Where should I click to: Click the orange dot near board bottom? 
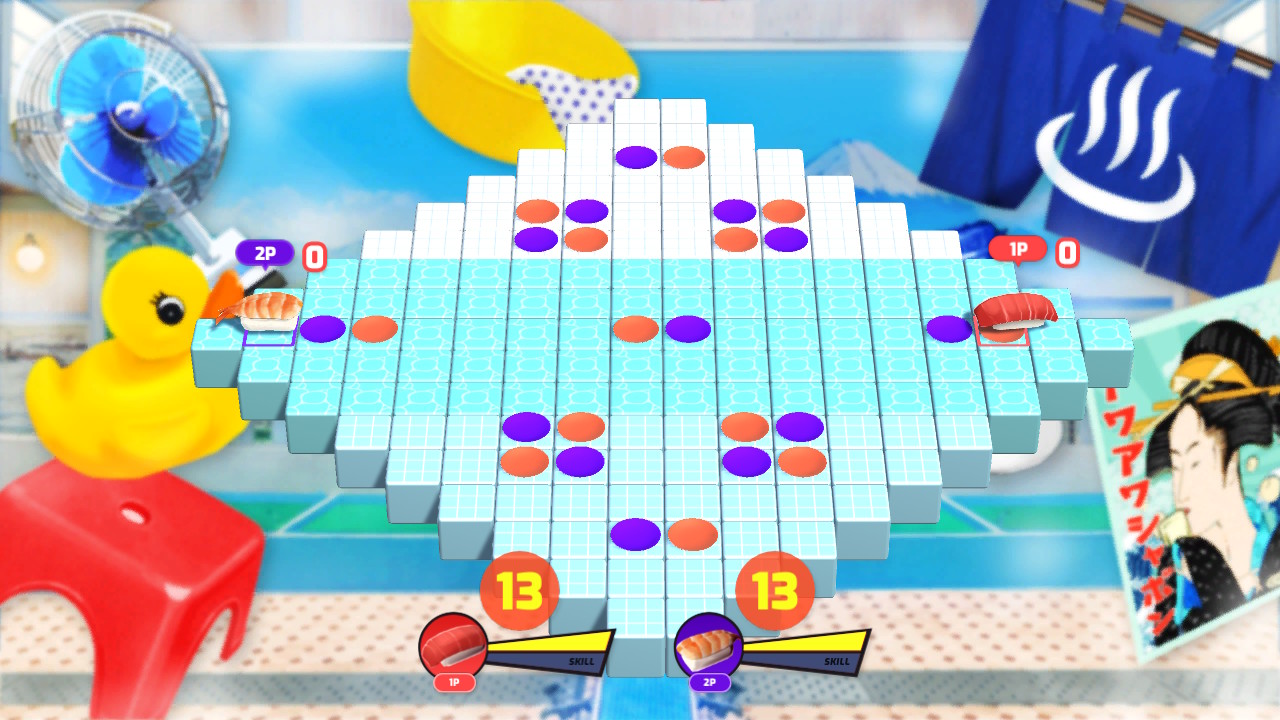click(x=692, y=535)
